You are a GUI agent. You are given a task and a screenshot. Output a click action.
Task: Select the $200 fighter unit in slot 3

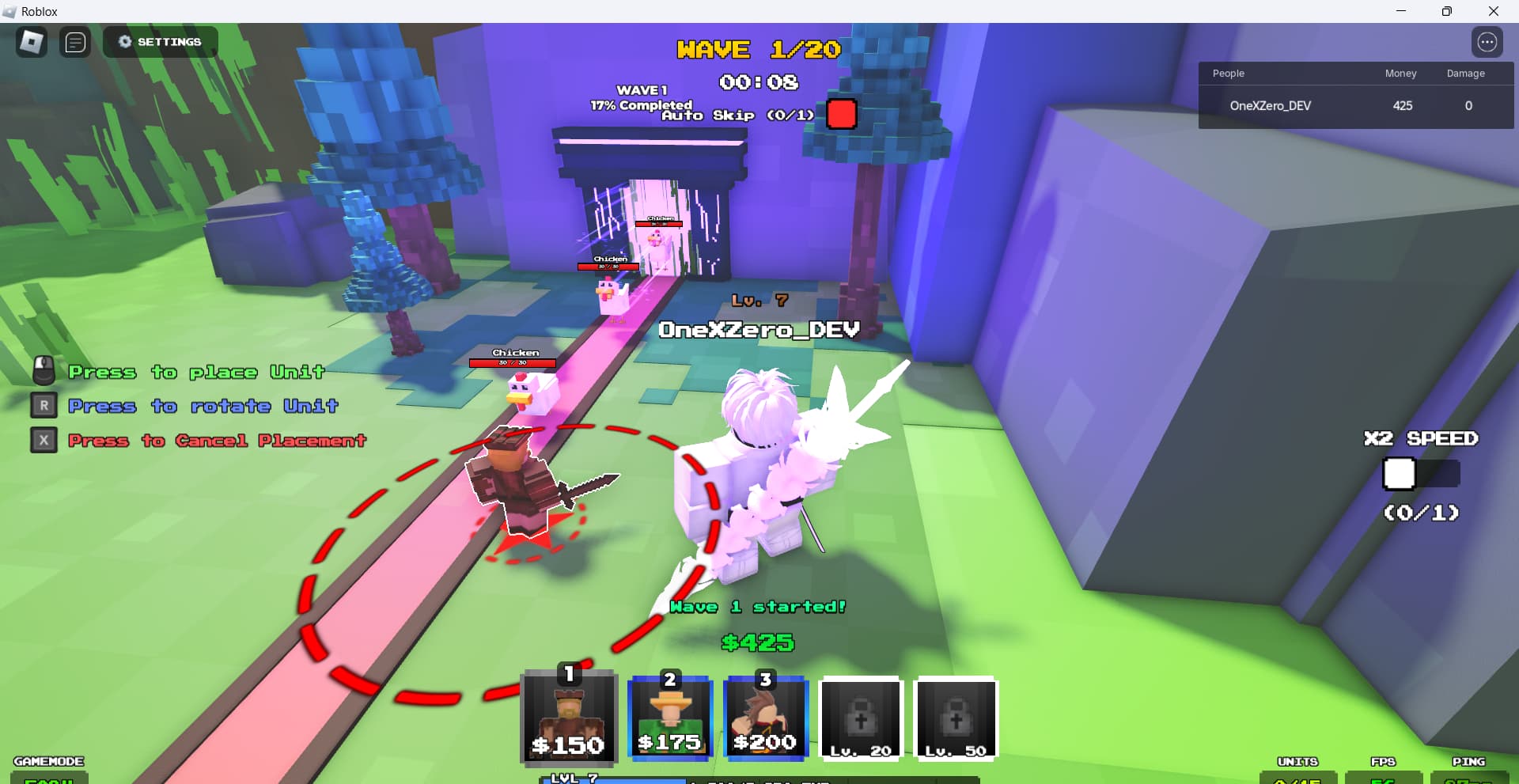pyautogui.click(x=764, y=718)
